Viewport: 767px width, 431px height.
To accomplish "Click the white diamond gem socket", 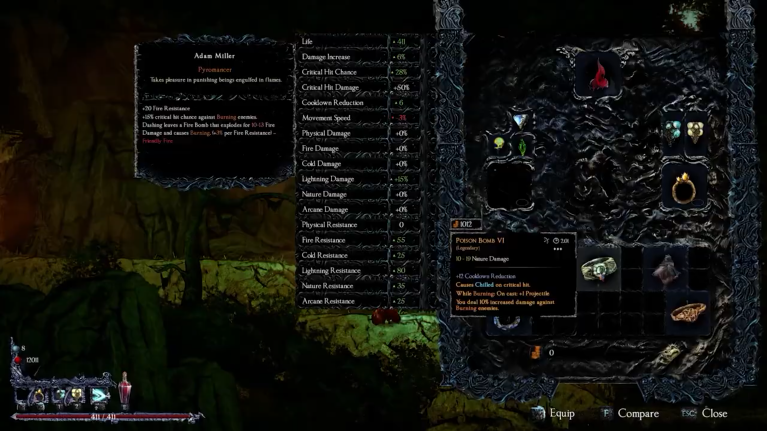I will click(520, 121).
